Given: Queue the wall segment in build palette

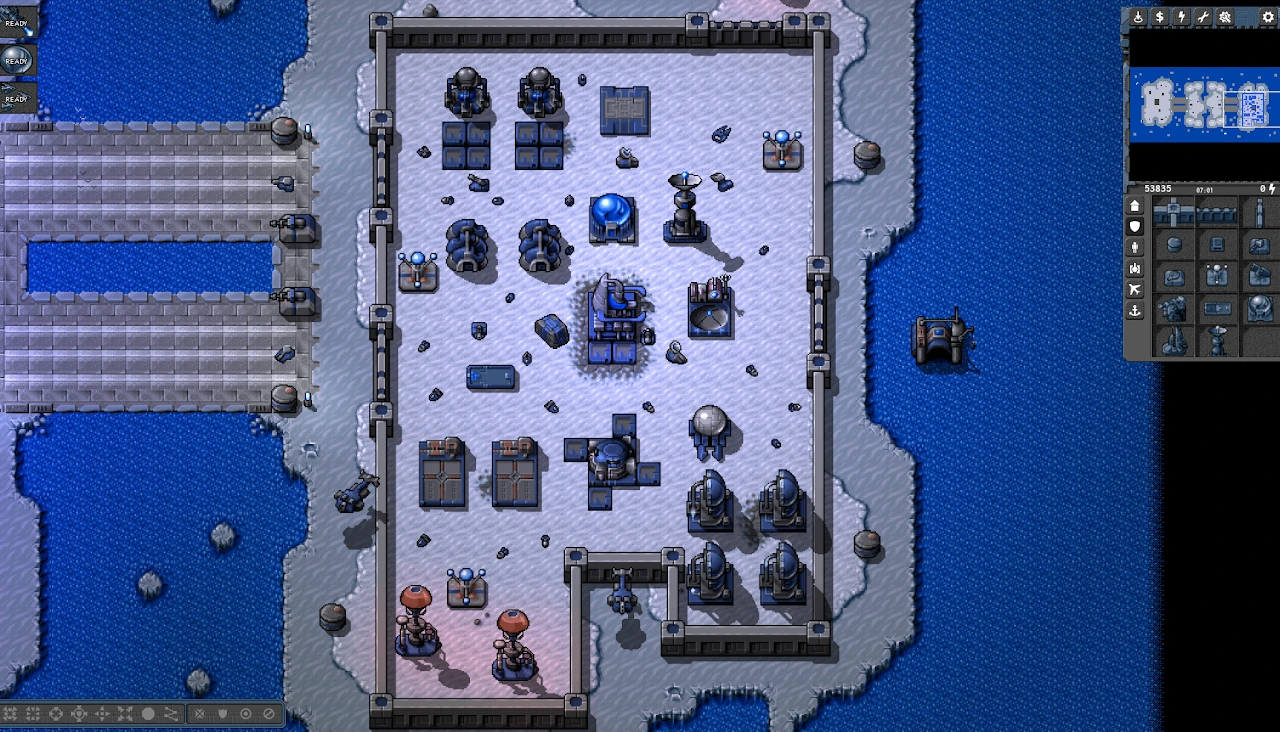Looking at the screenshot, I should click(1217, 213).
